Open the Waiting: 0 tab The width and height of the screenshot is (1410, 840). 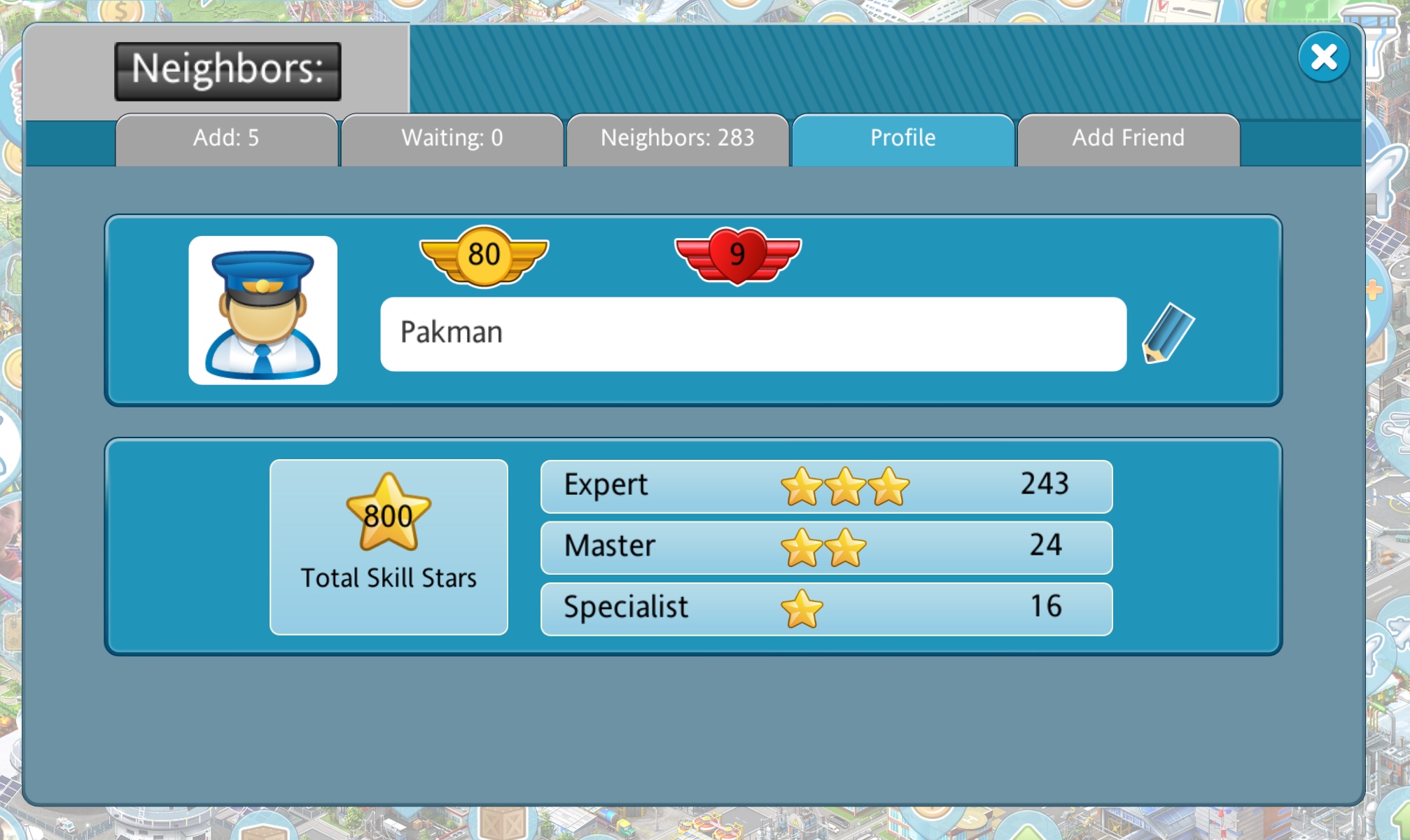pos(452,139)
